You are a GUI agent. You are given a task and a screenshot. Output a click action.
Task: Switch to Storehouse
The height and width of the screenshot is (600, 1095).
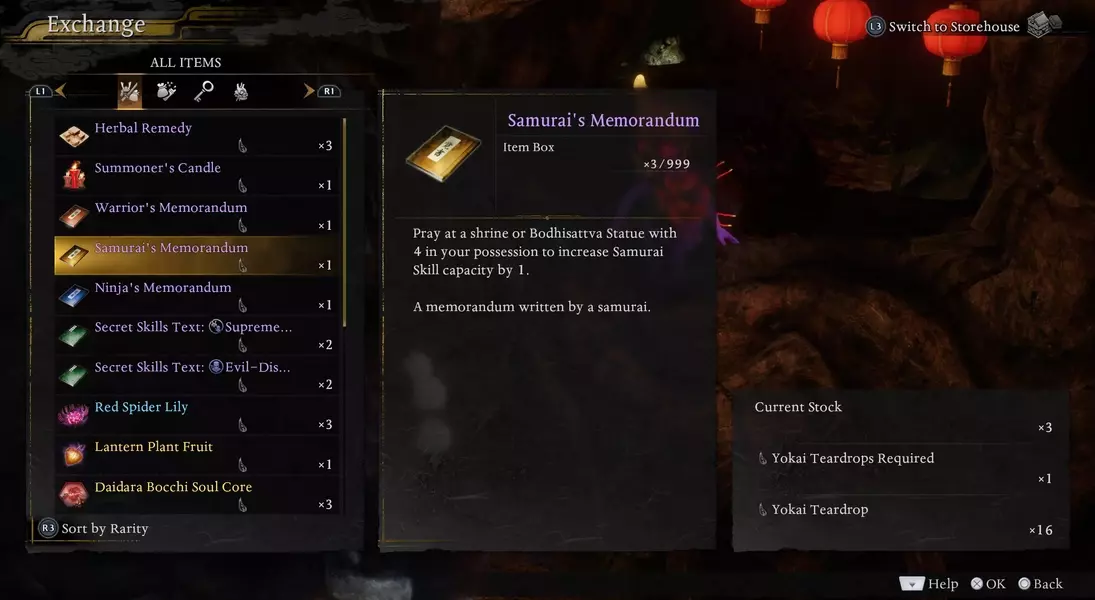953,27
